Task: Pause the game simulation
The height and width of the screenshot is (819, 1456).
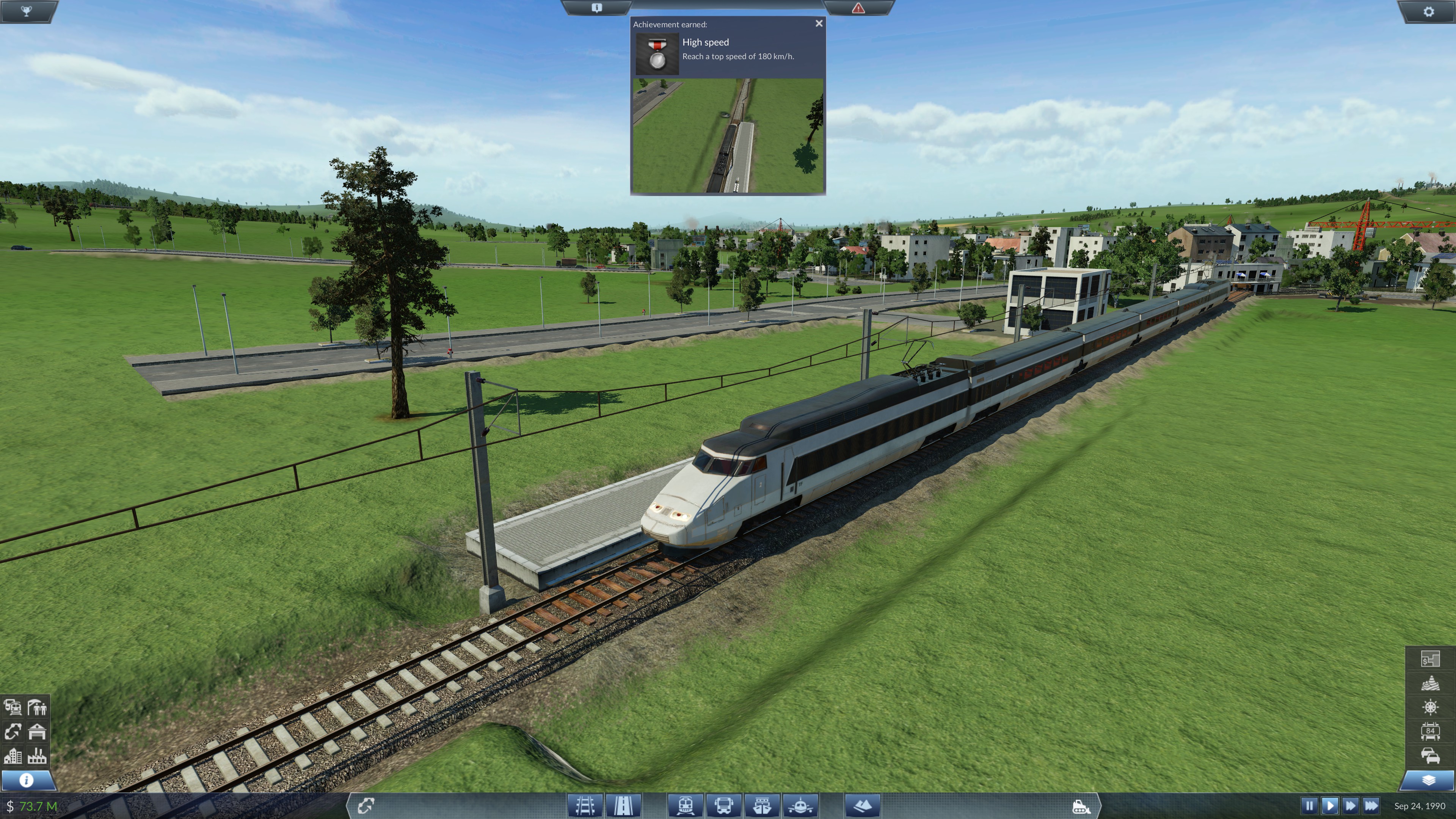Action: coord(1310,806)
